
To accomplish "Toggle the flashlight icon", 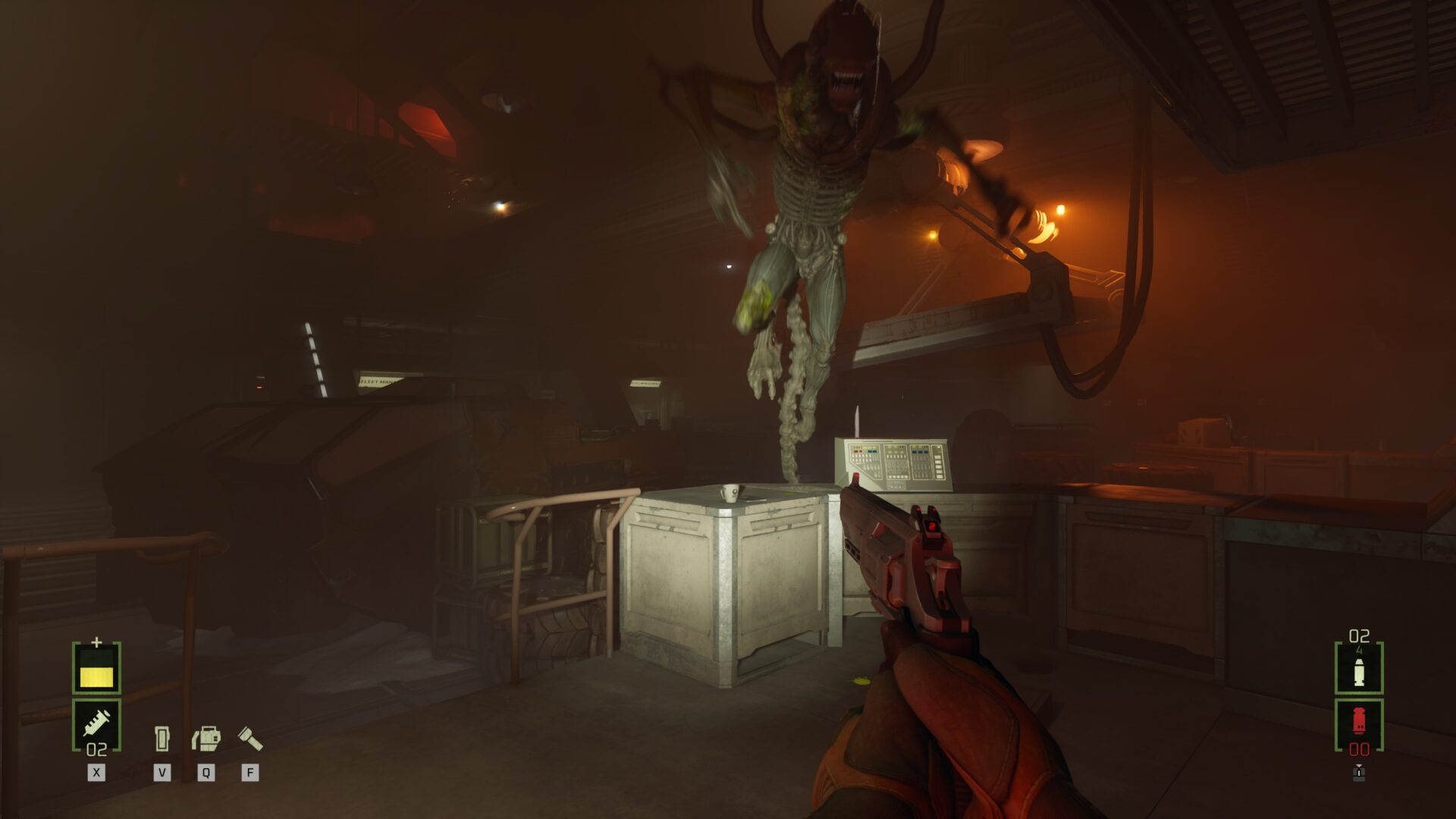I will [249, 738].
